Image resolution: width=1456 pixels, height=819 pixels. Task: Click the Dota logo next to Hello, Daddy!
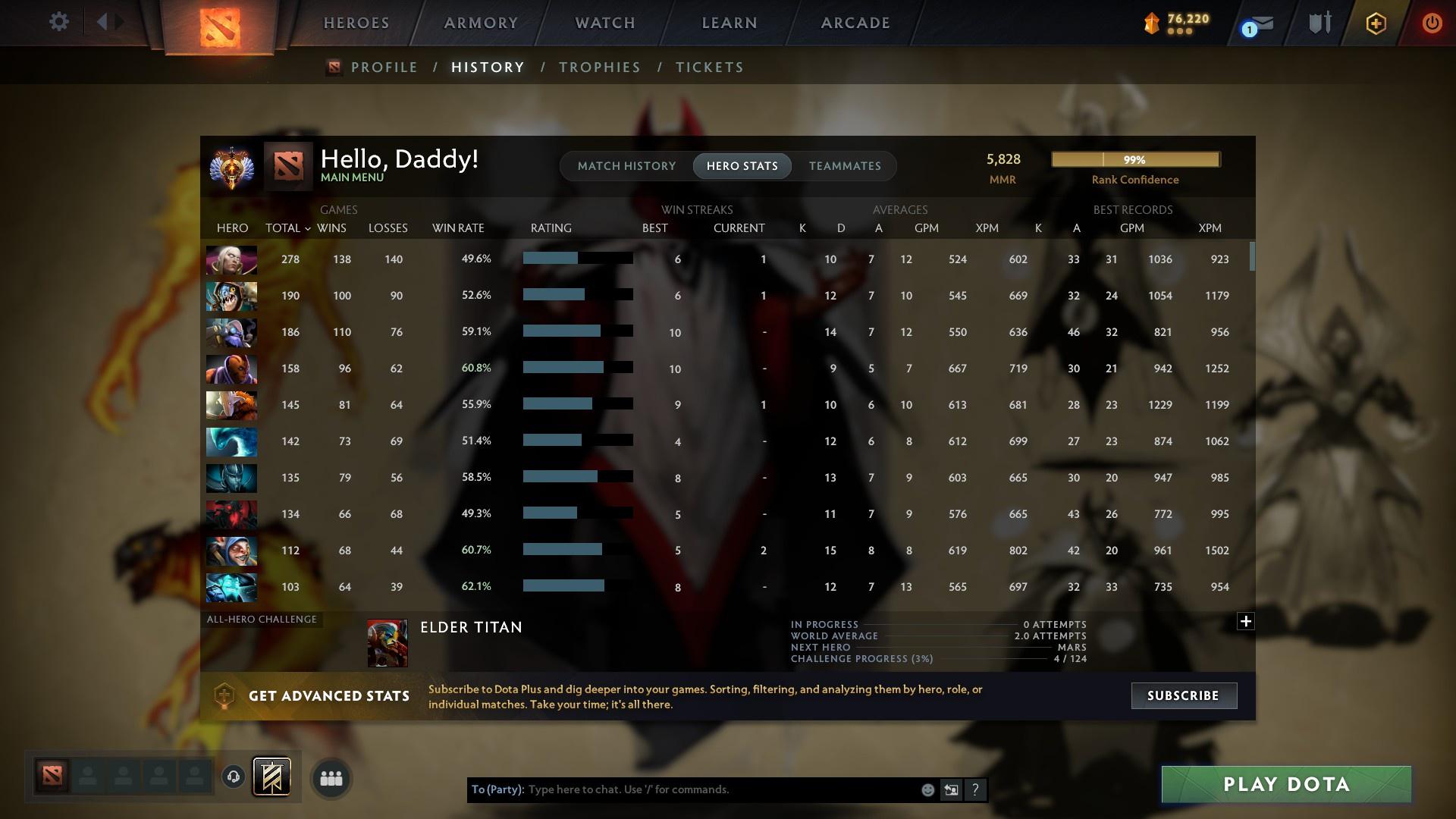tap(287, 166)
